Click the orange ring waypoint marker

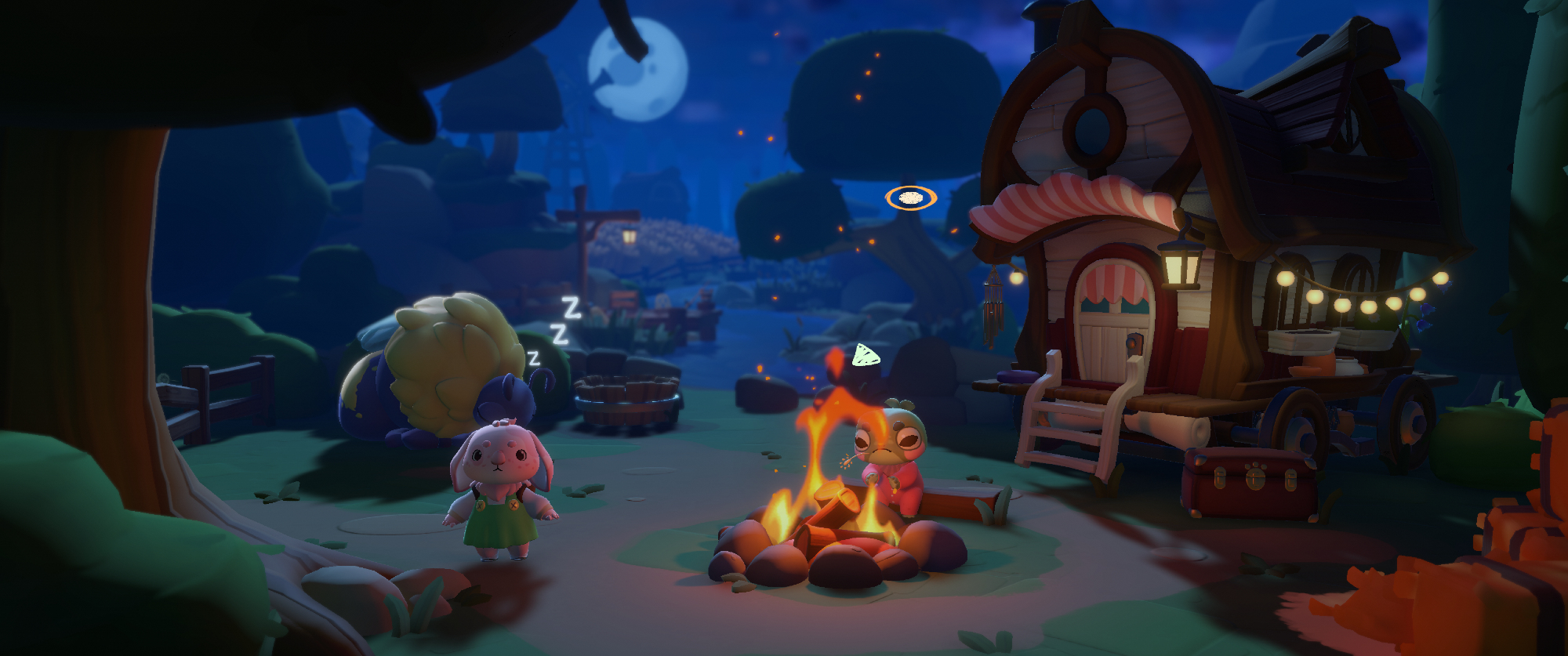(x=910, y=198)
